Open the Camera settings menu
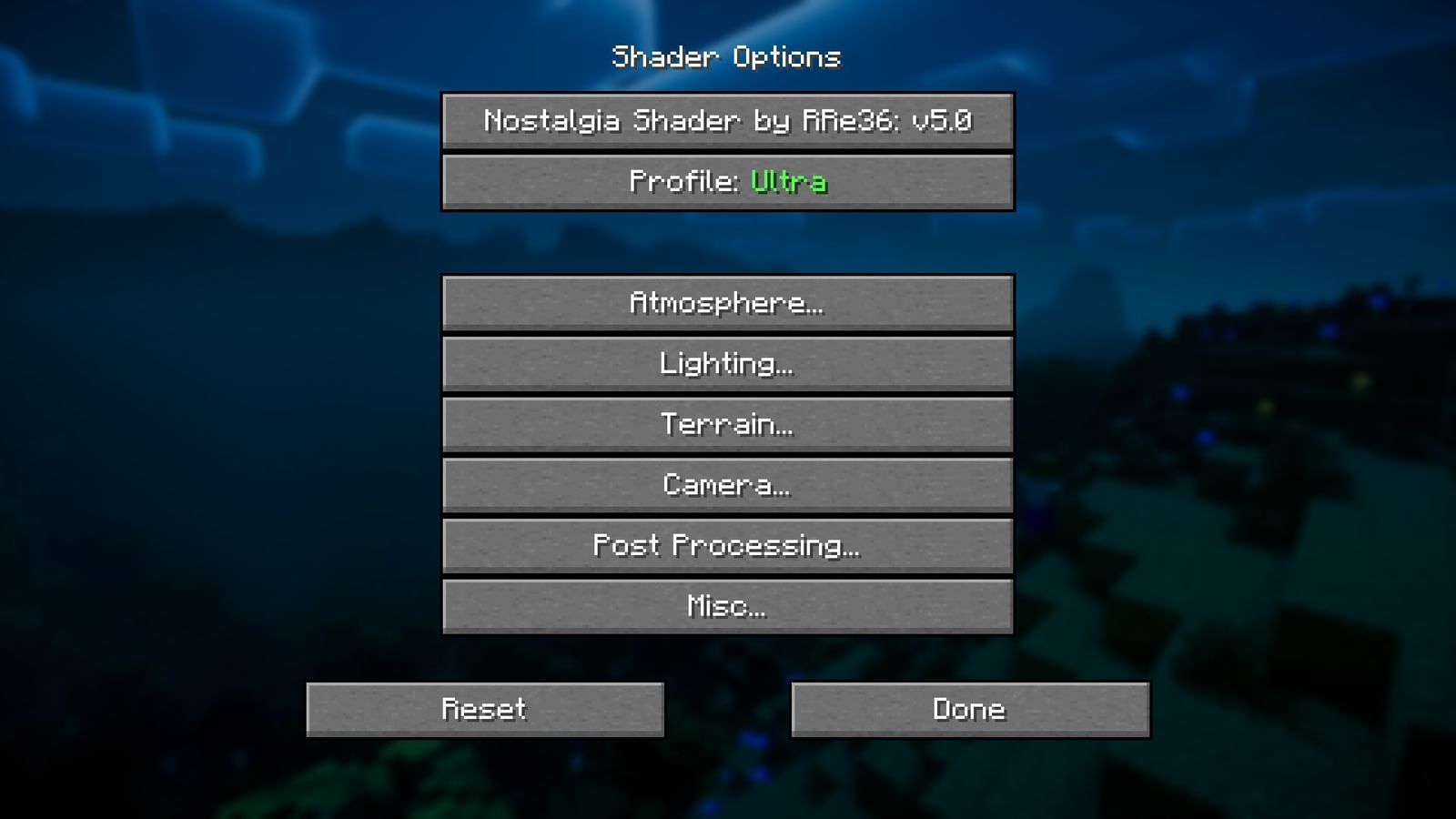1456x819 pixels. (x=727, y=485)
